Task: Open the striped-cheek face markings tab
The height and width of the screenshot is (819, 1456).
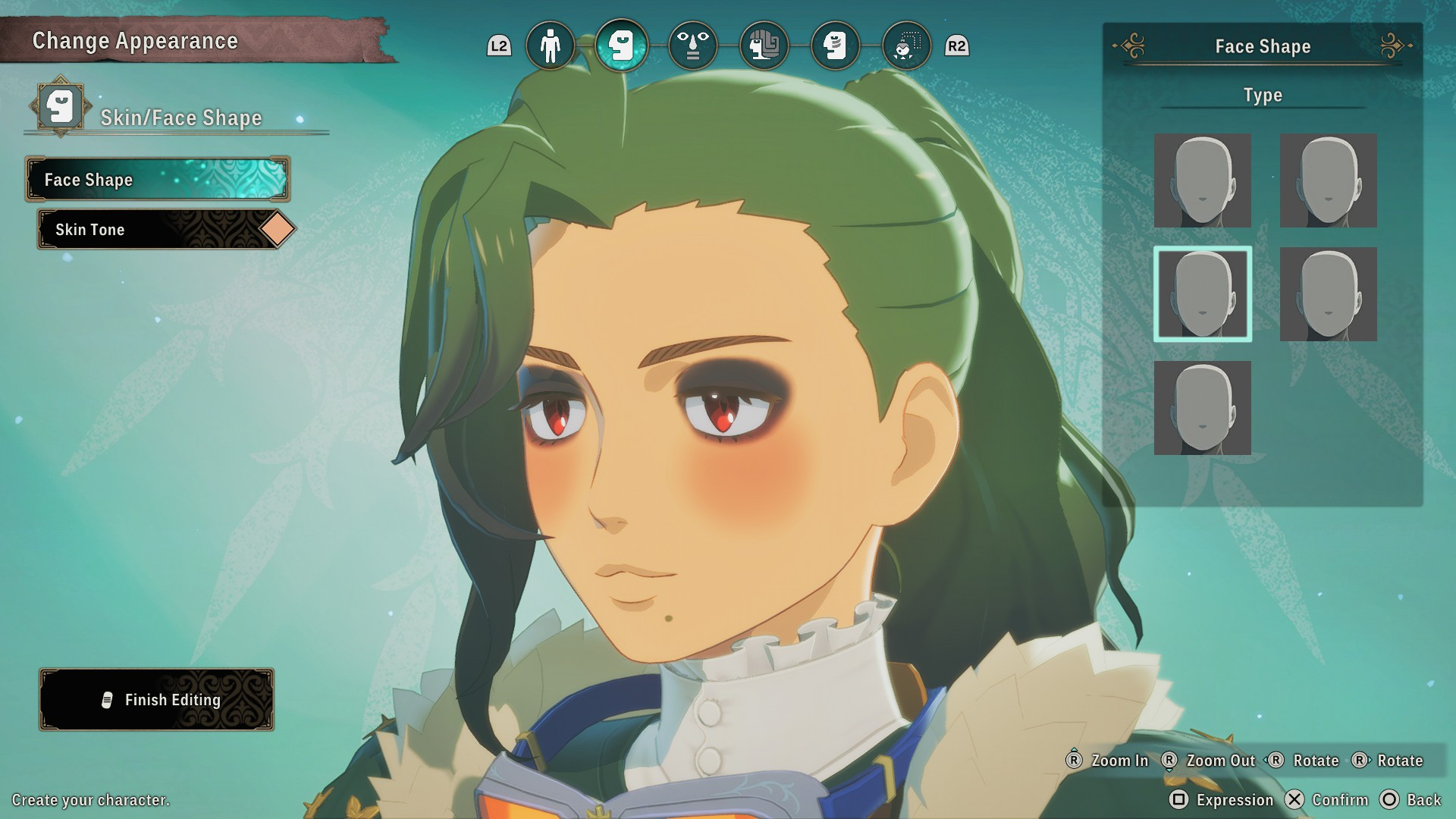Action: pyautogui.click(x=835, y=46)
